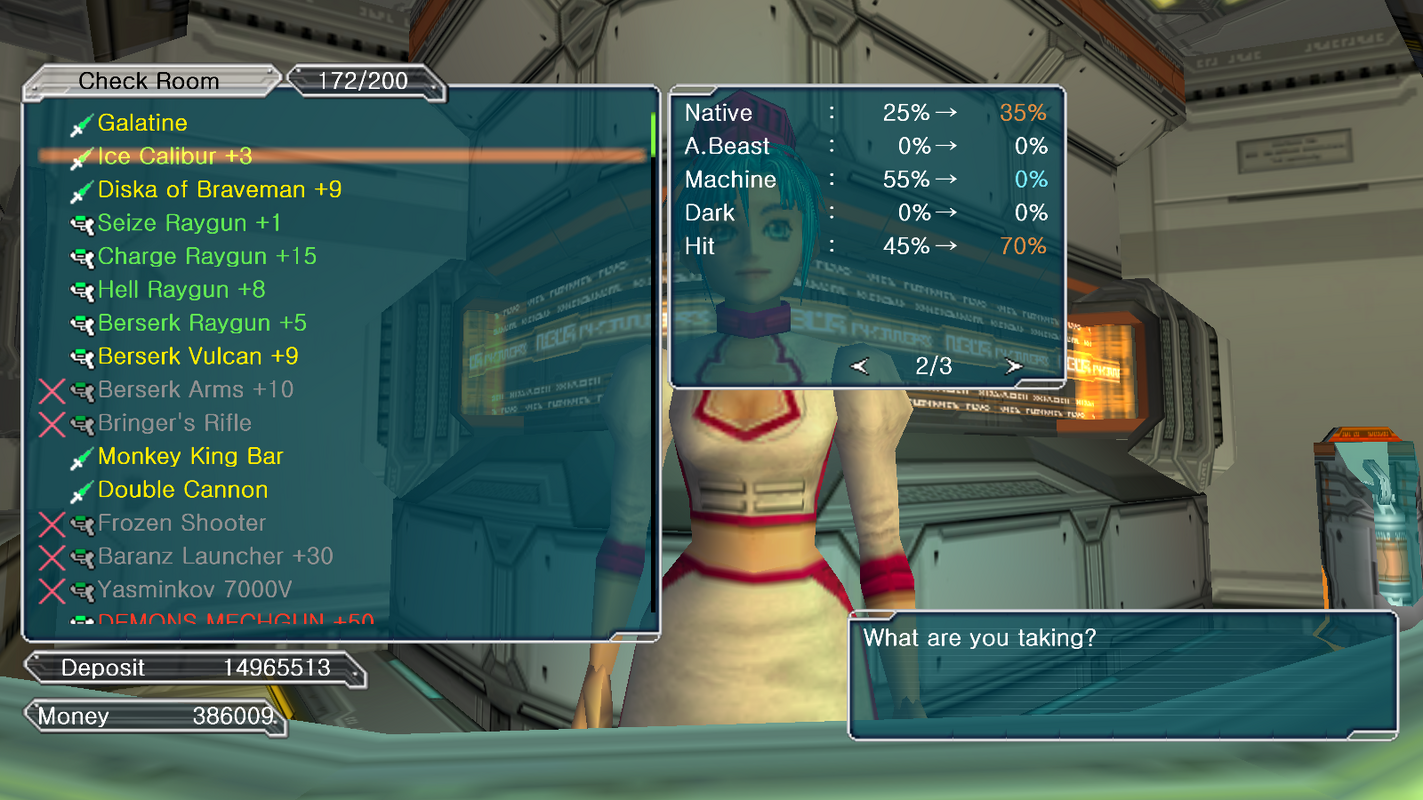The image size is (1423, 800).
Task: Take the Charge Raygun +15
Action: pyautogui.click(x=206, y=256)
